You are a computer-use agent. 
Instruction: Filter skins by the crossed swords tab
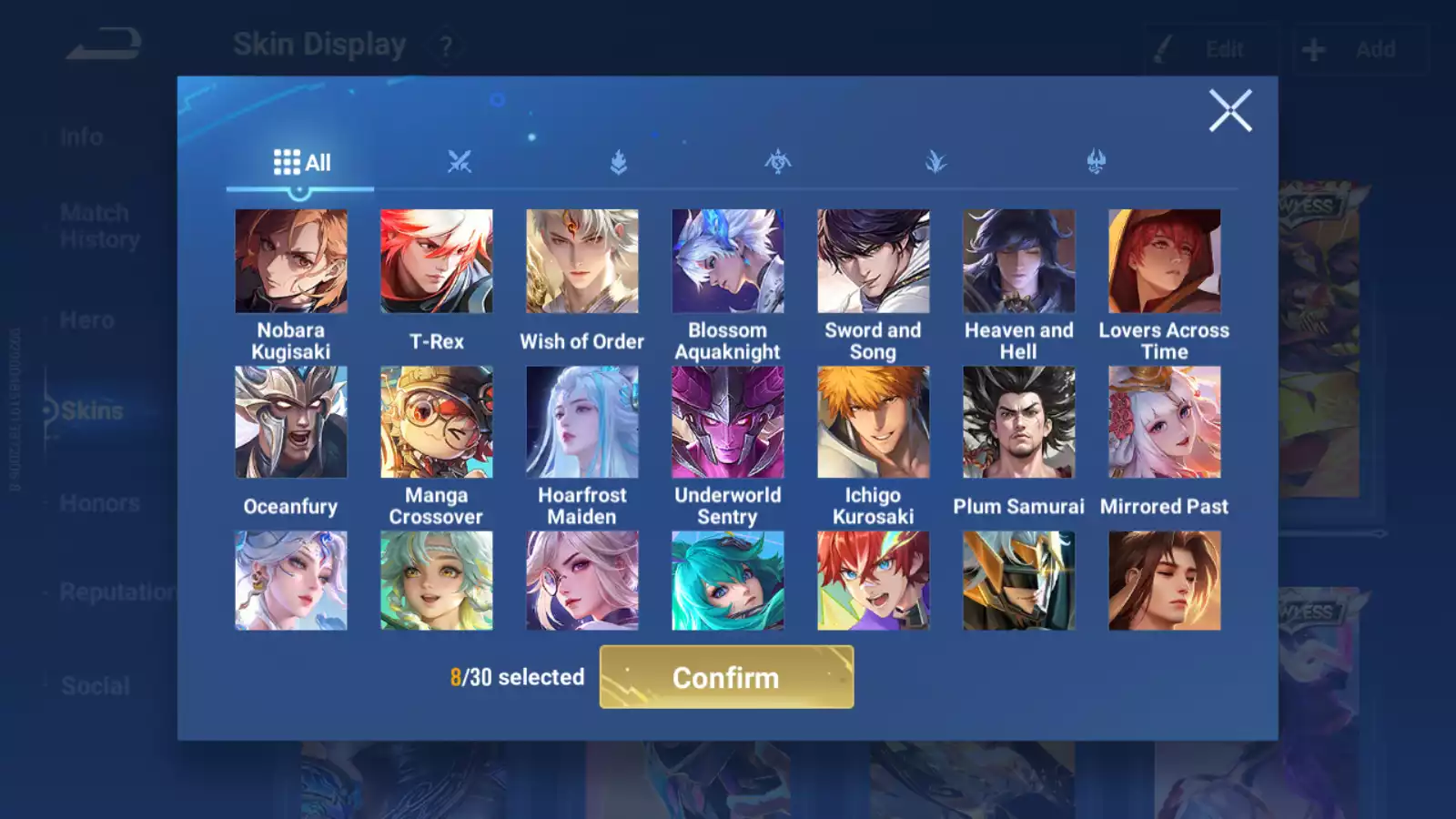coord(460,162)
